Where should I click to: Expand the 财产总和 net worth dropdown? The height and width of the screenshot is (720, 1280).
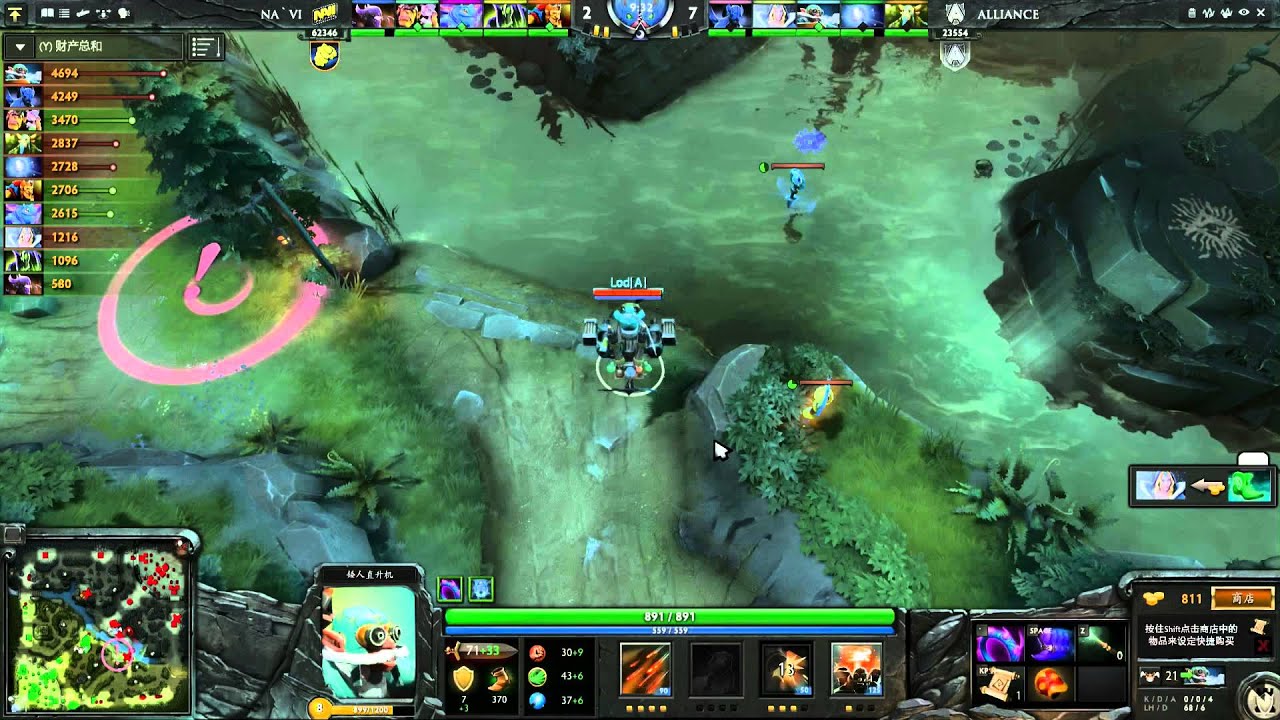click(22, 47)
